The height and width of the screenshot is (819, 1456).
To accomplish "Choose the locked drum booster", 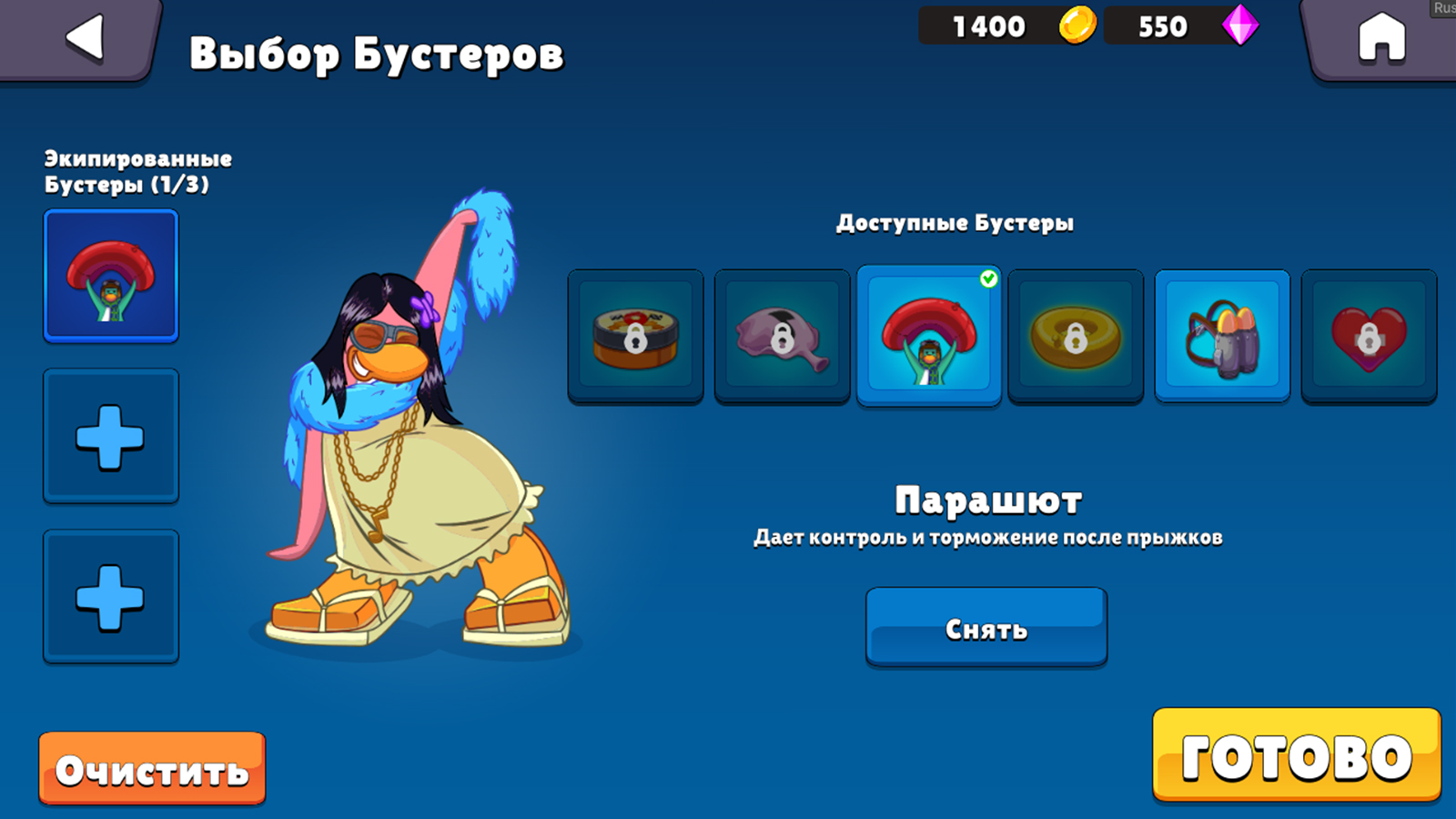I will (x=635, y=336).
